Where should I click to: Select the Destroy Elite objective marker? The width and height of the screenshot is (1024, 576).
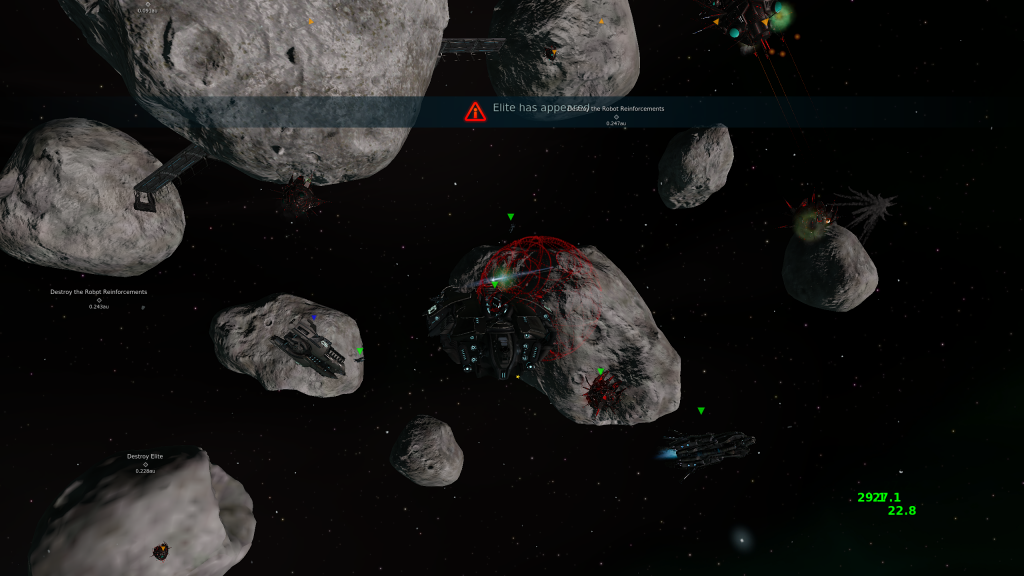145,464
